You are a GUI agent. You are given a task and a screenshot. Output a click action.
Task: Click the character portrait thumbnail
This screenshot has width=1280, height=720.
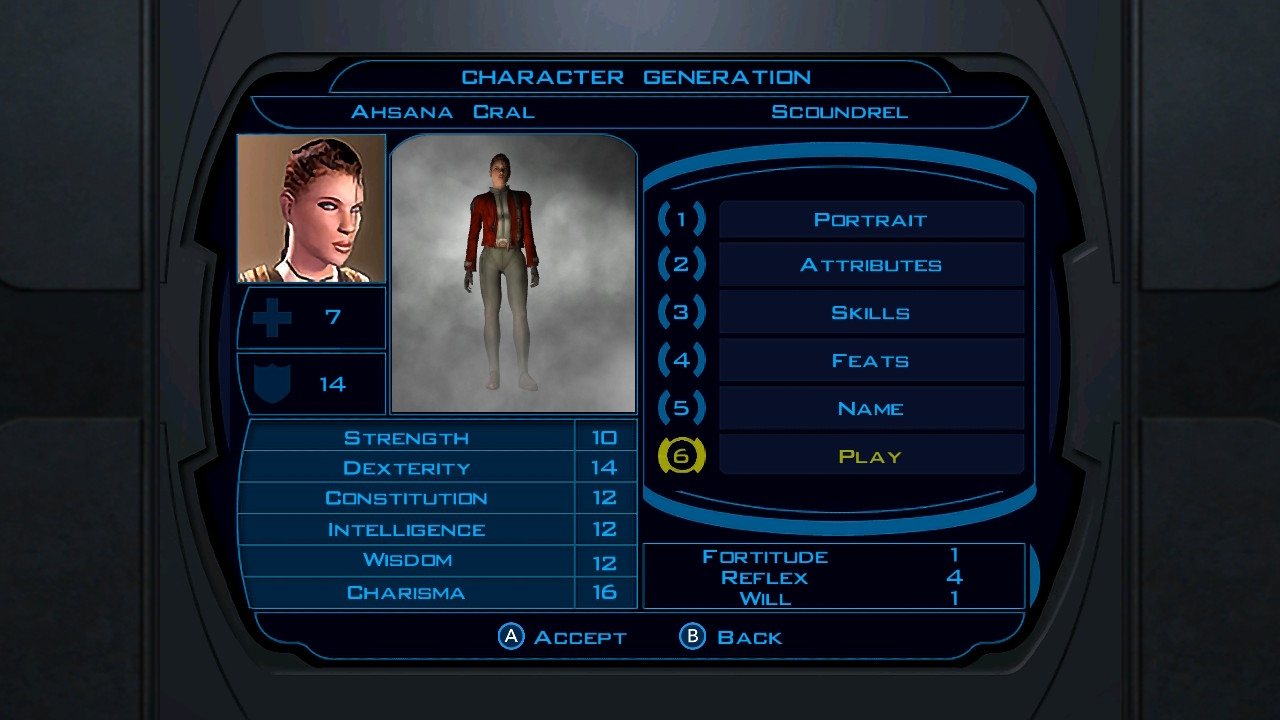pos(312,209)
